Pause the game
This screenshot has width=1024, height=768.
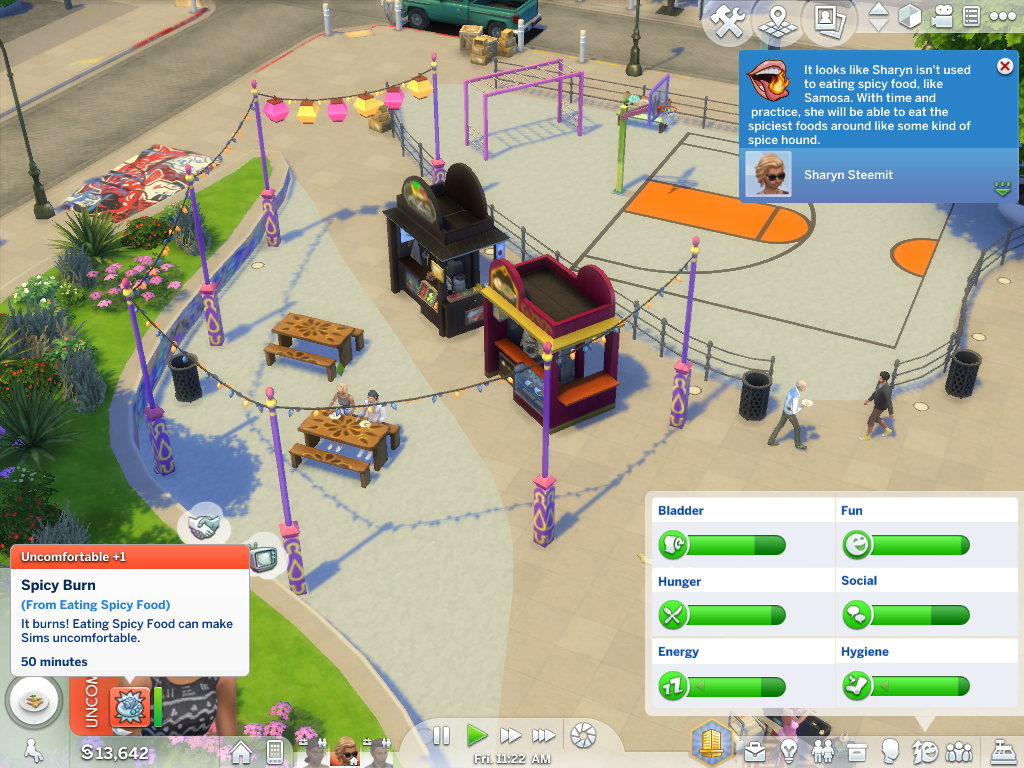point(441,736)
